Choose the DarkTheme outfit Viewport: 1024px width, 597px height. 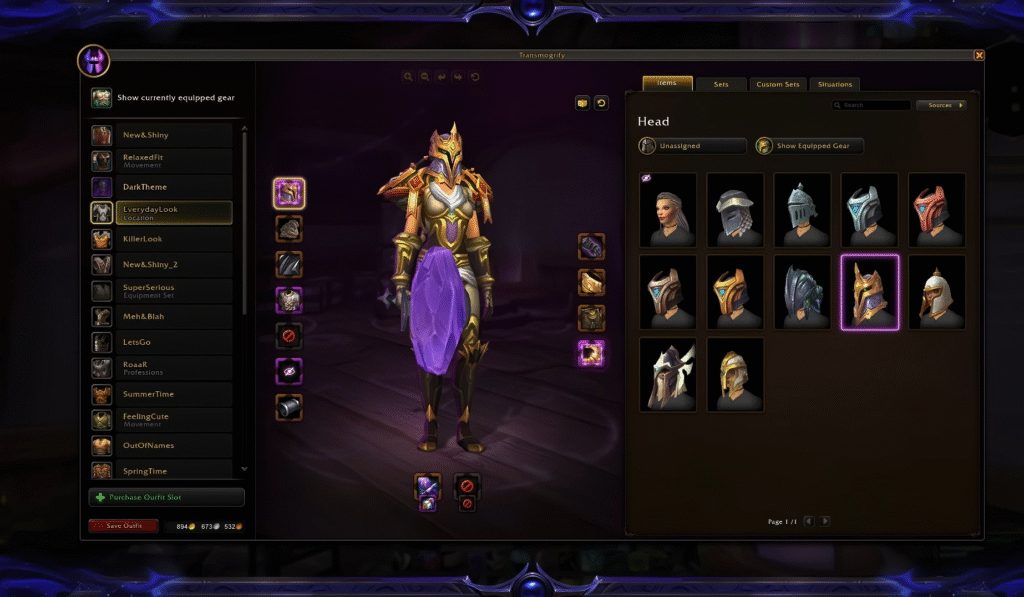161,187
